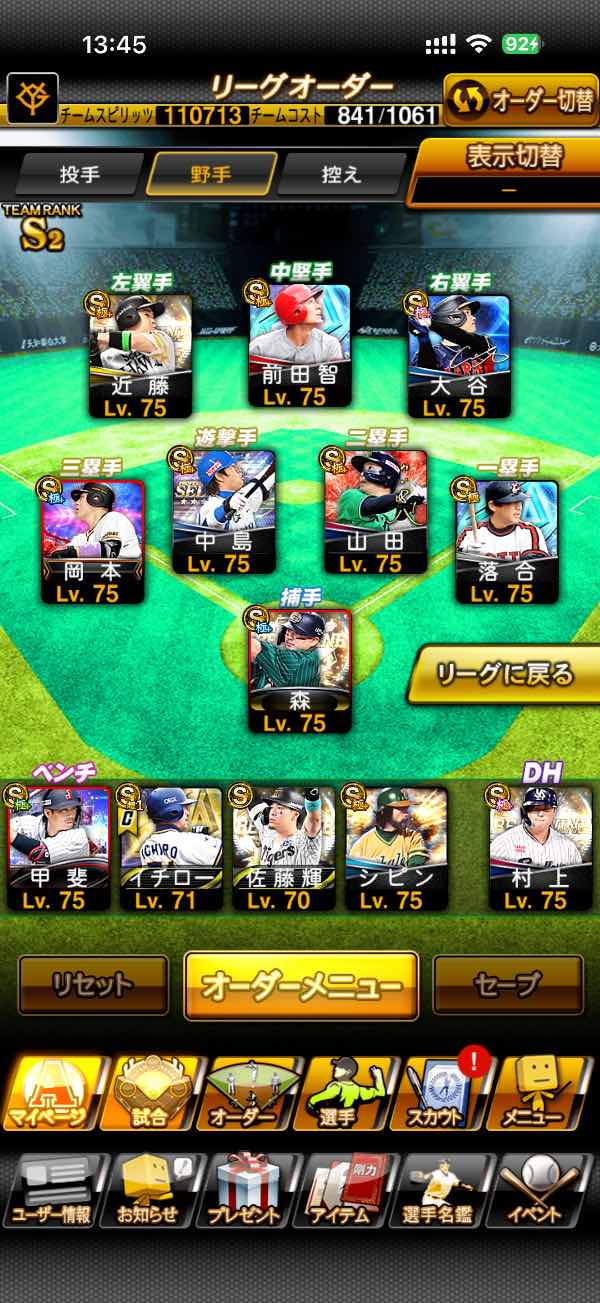Pick third baseman 岡本 card
Image resolution: width=600 pixels, height=1303 pixels.
click(93, 540)
